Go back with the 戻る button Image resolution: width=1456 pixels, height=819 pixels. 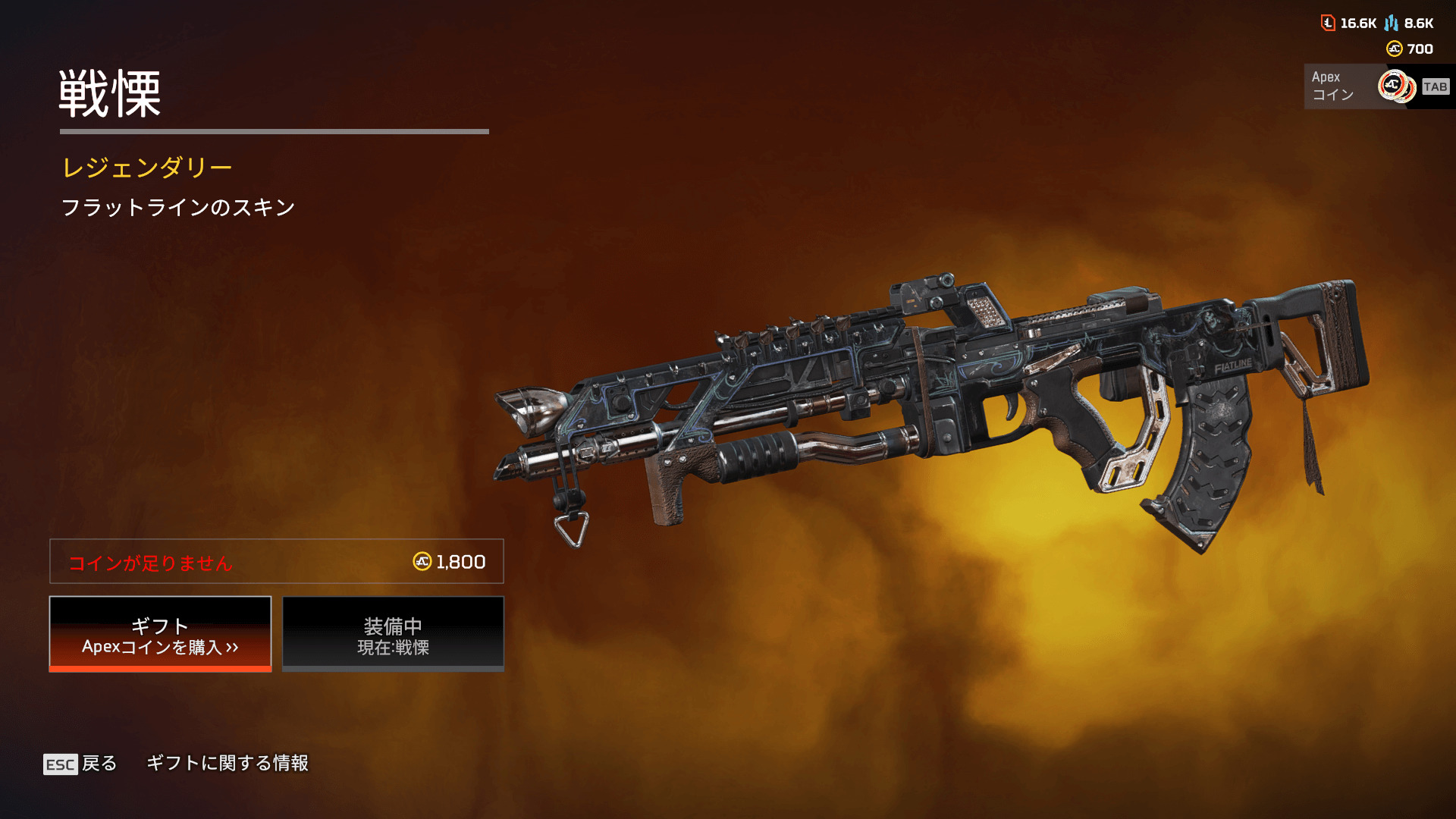80,764
